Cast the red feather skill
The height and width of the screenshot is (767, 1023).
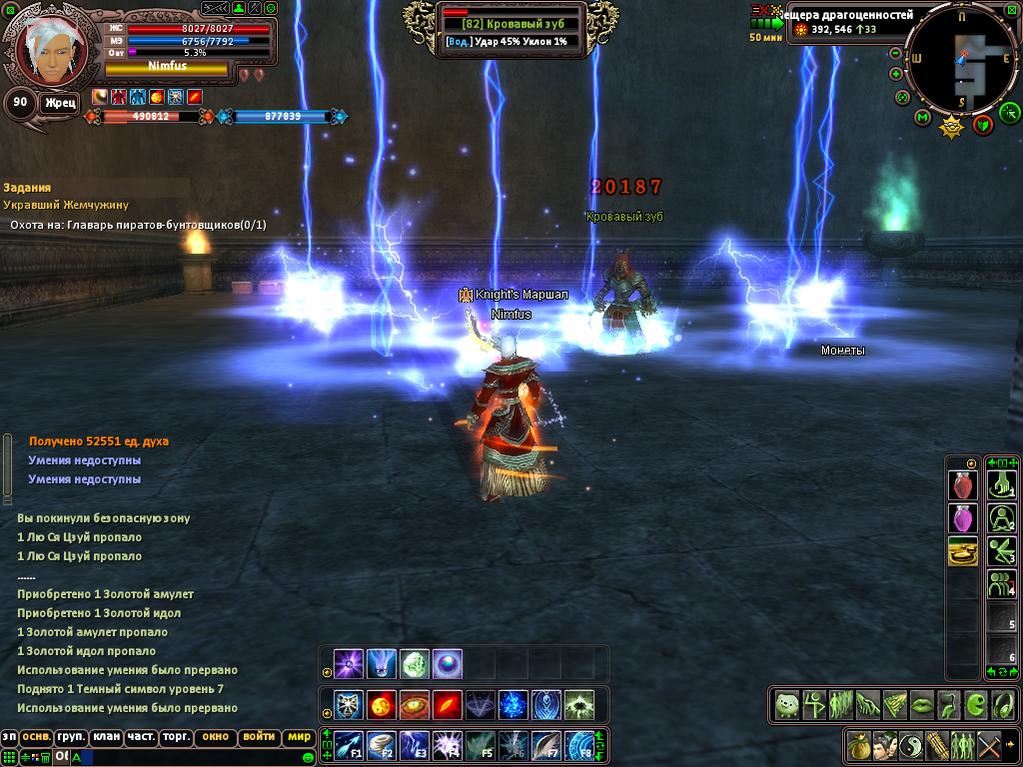447,704
